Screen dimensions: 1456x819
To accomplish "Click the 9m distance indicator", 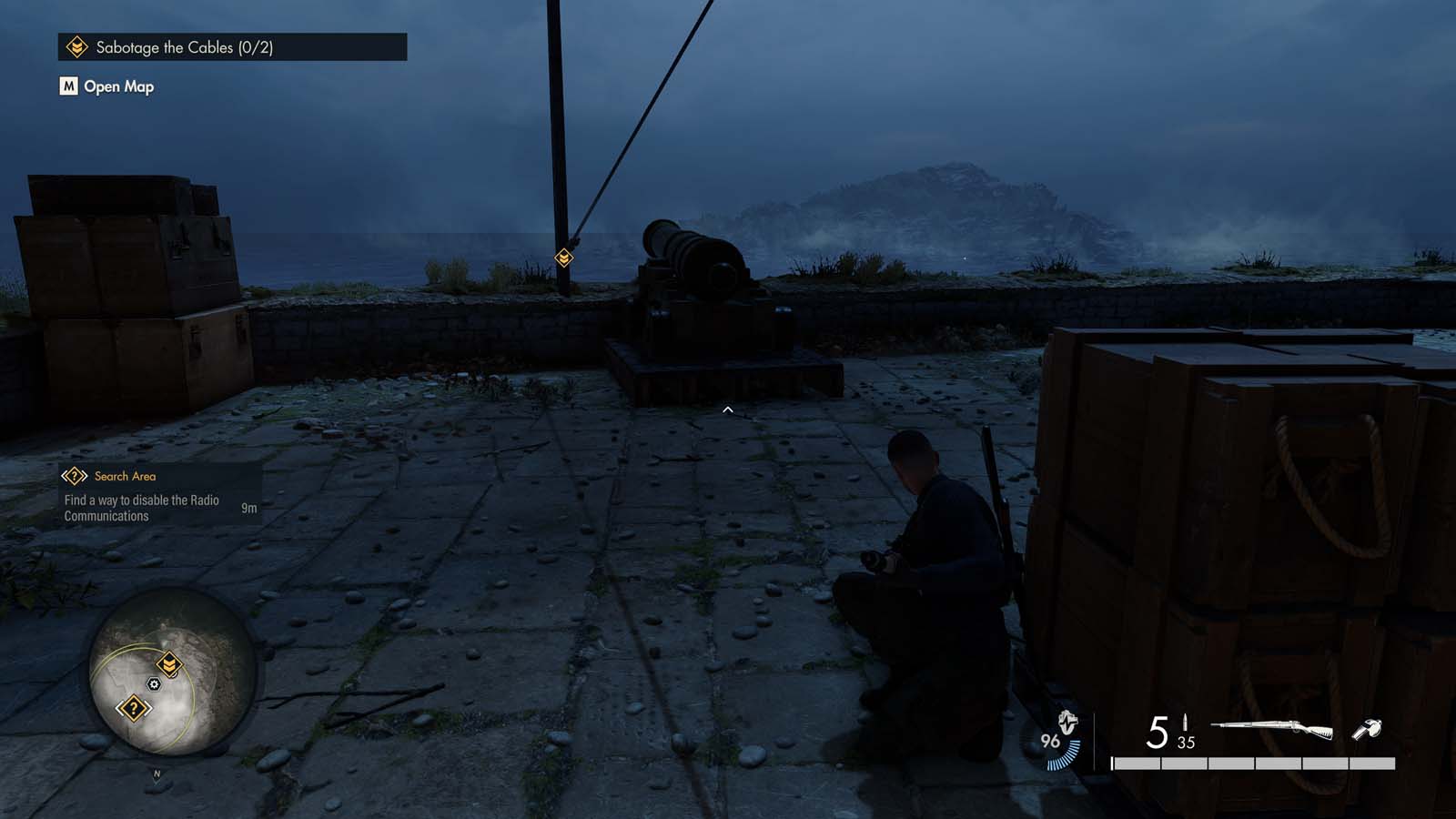I will tap(249, 507).
